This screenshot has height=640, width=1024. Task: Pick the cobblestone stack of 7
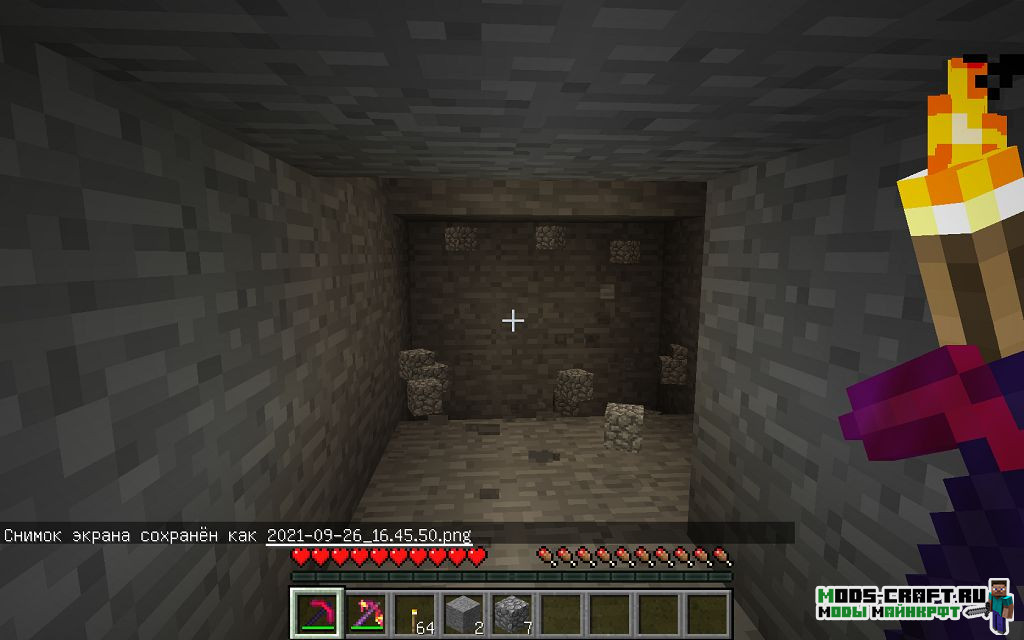coord(511,612)
